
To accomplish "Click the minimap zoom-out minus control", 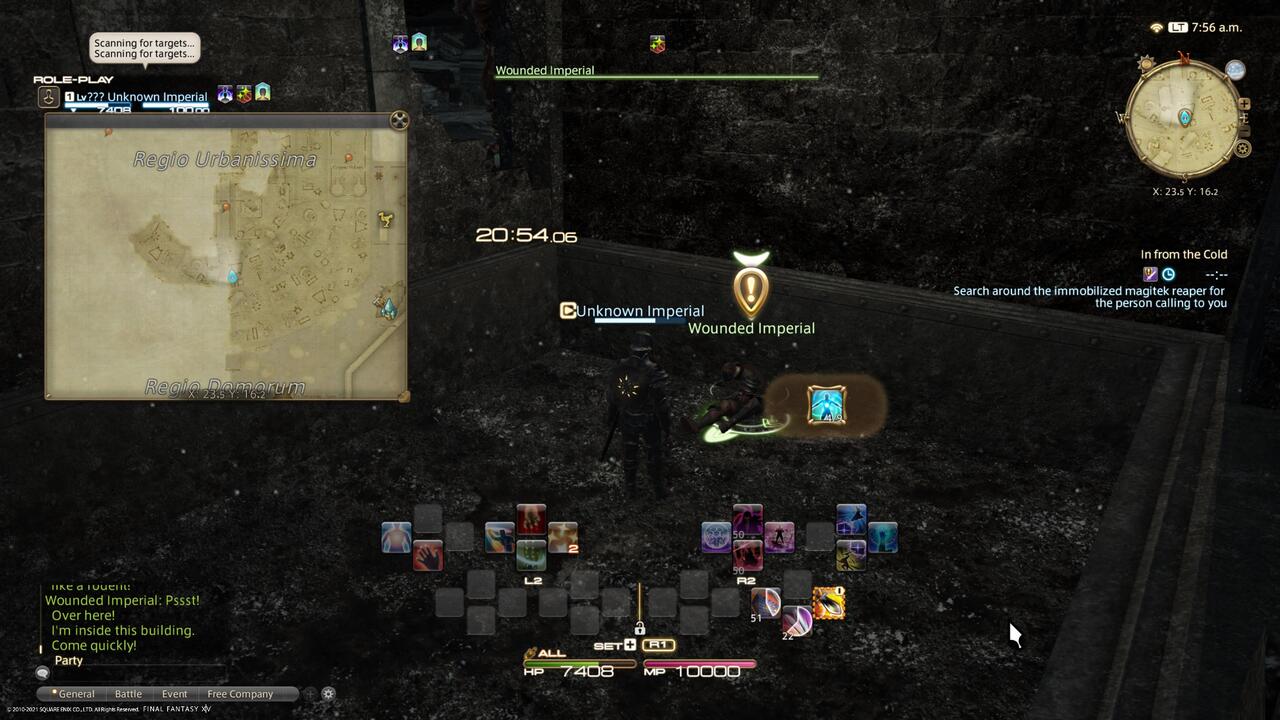I will tap(1244, 129).
